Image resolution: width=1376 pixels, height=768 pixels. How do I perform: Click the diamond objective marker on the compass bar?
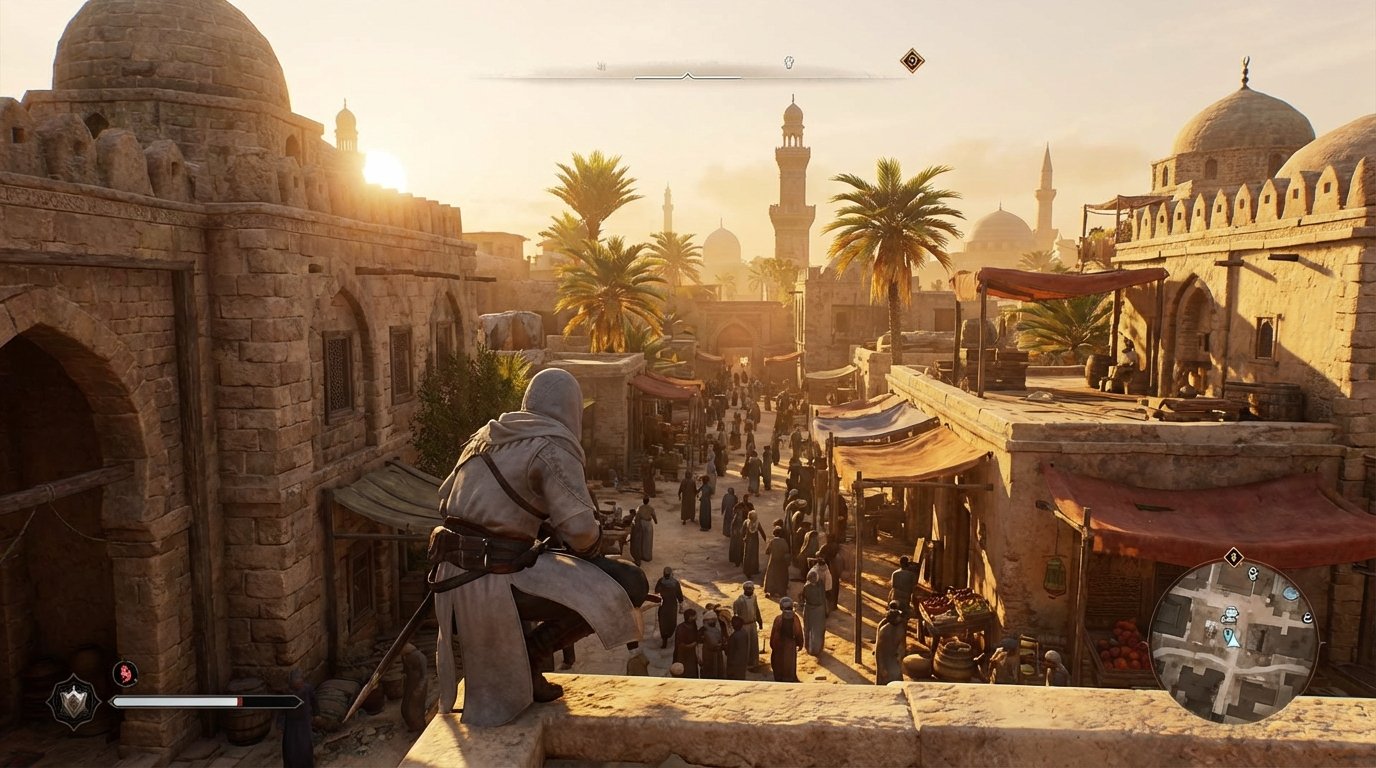(911, 60)
